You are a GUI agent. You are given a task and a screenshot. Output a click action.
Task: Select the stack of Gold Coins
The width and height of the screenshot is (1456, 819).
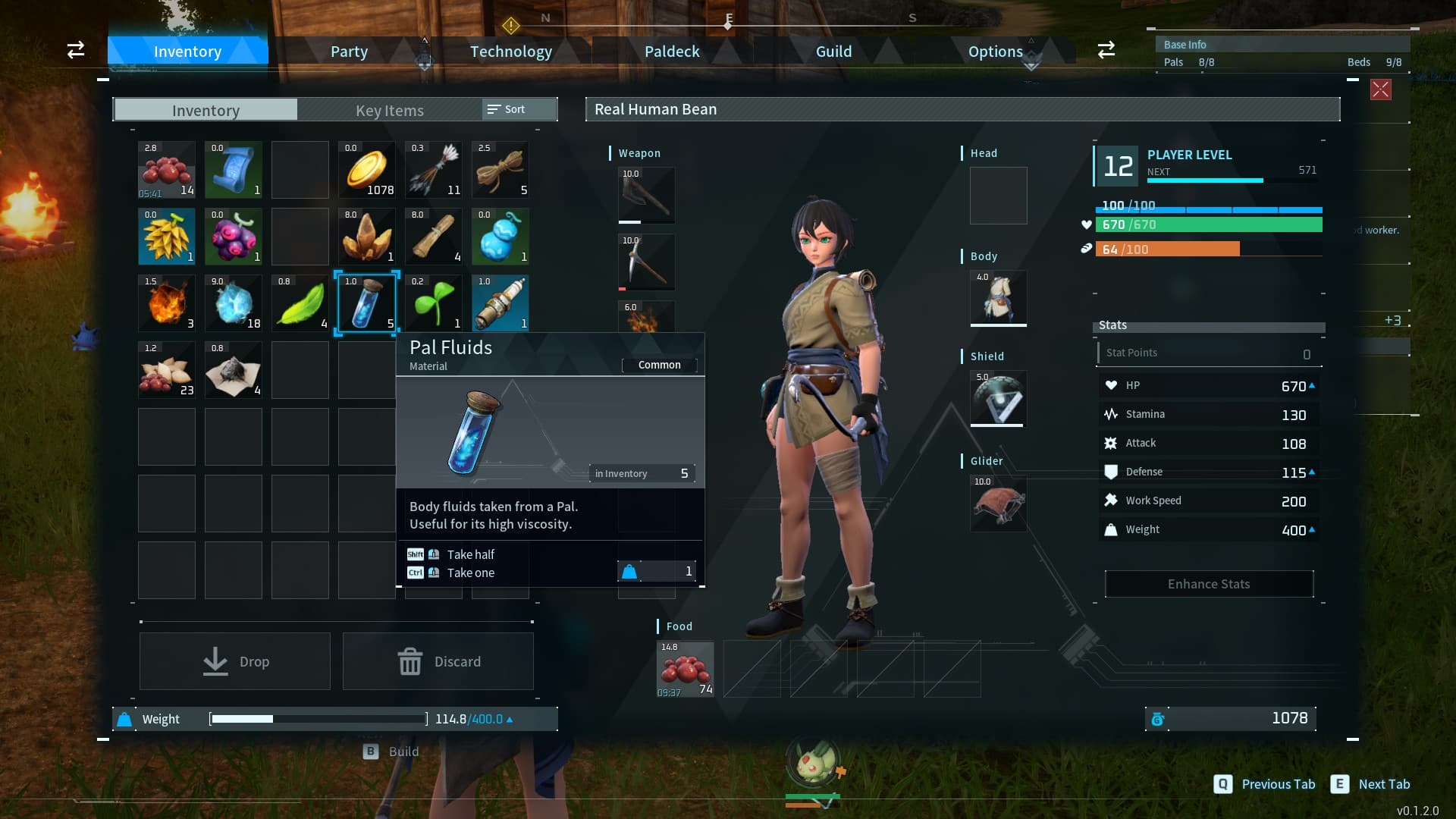[367, 170]
